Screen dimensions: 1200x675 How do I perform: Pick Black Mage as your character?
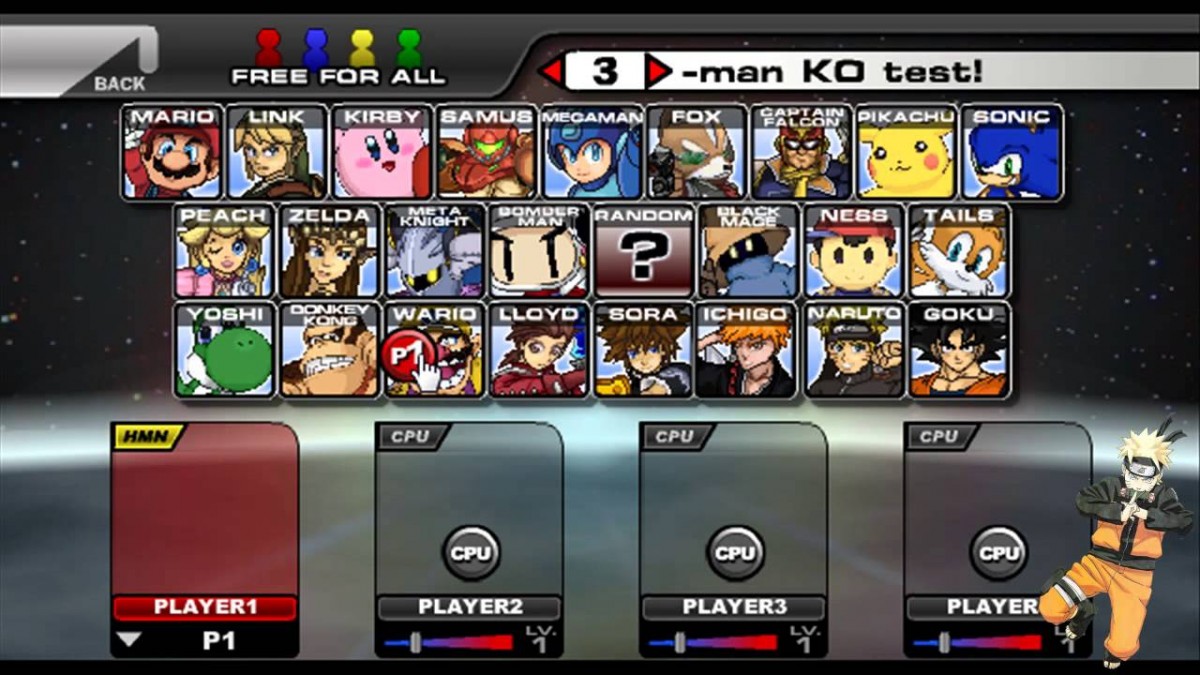748,252
